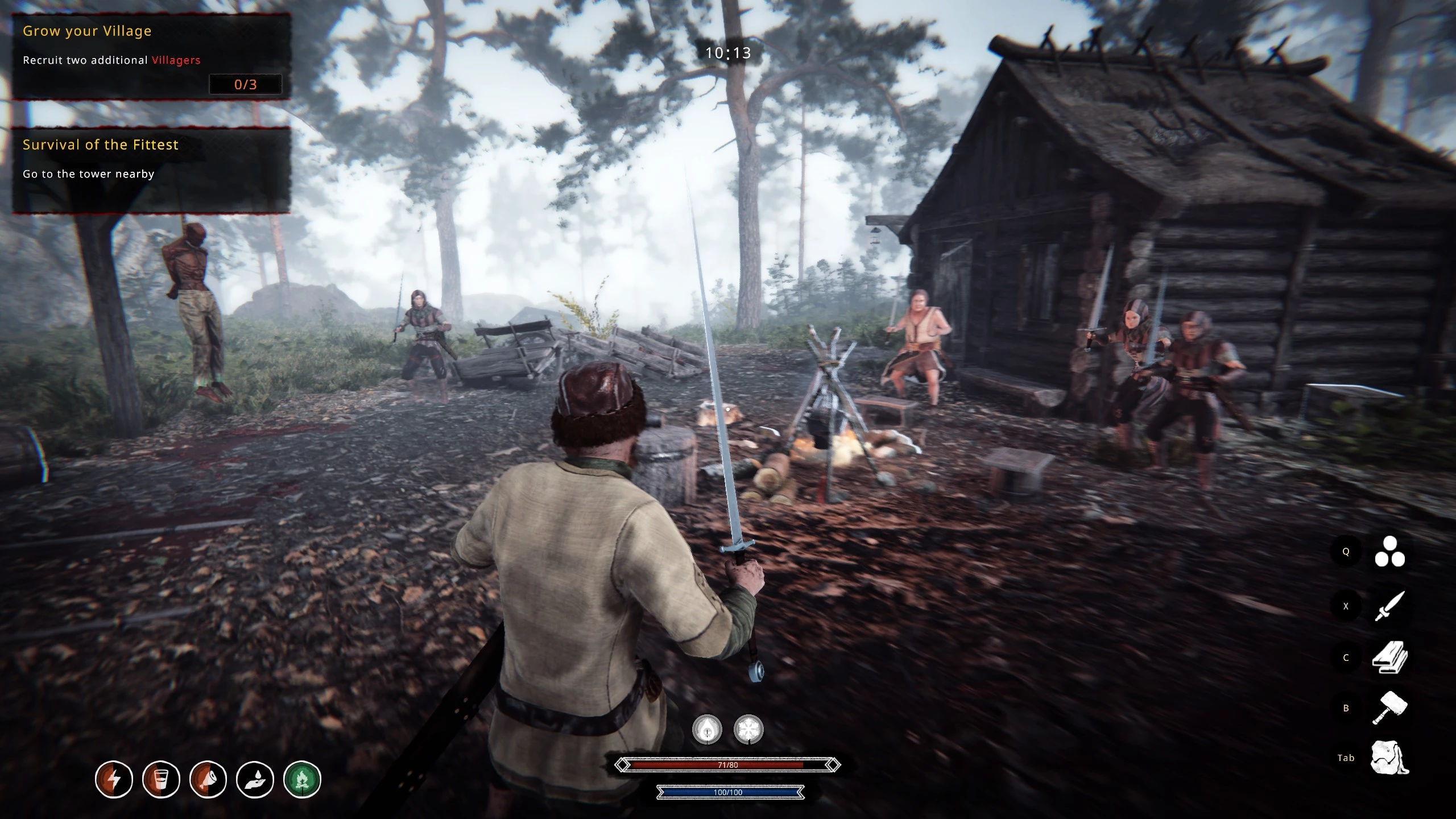Open the hammer build menu icon

(x=1389, y=708)
